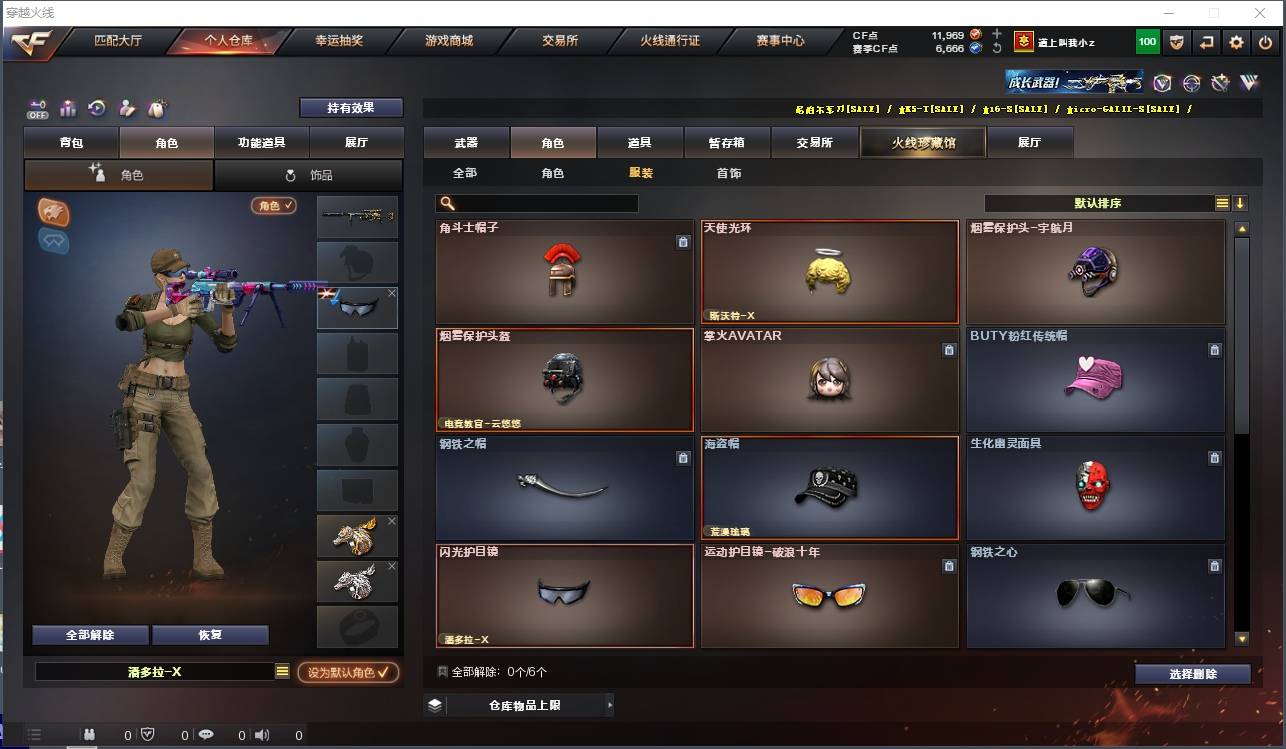Click the descending sort arrow icon
Screen dimensions: 1286x749
click(1242, 202)
